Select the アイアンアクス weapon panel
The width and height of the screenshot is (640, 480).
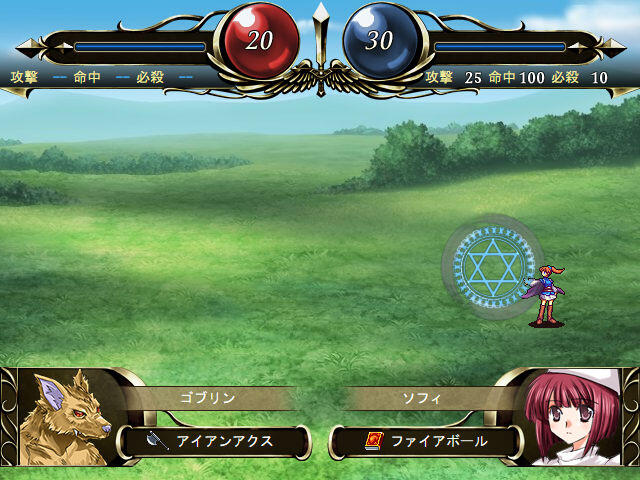pyautogui.click(x=215, y=440)
